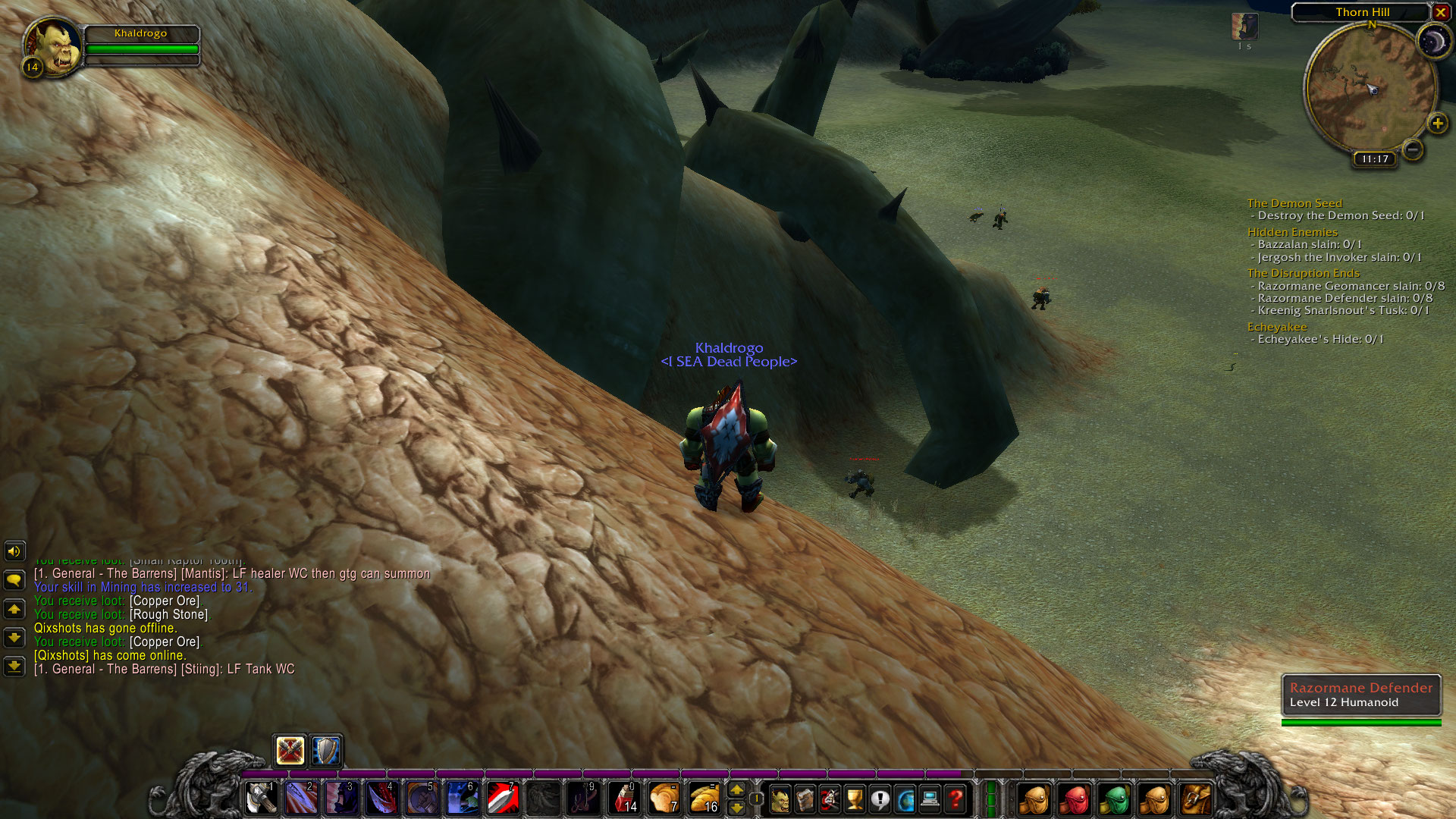Open the Main Menu computer icon
1456x819 pixels.
click(928, 799)
